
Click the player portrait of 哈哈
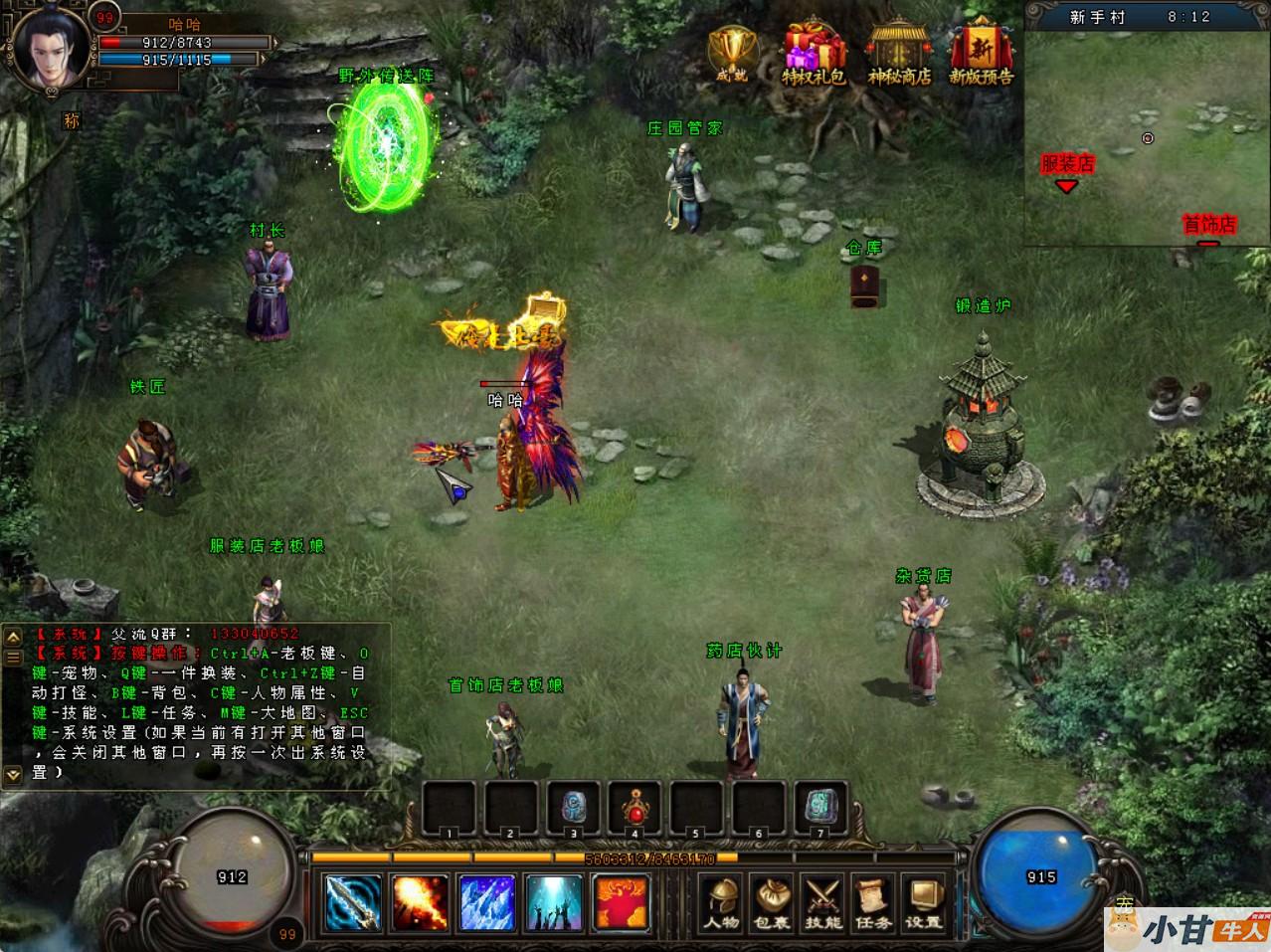tap(50, 48)
